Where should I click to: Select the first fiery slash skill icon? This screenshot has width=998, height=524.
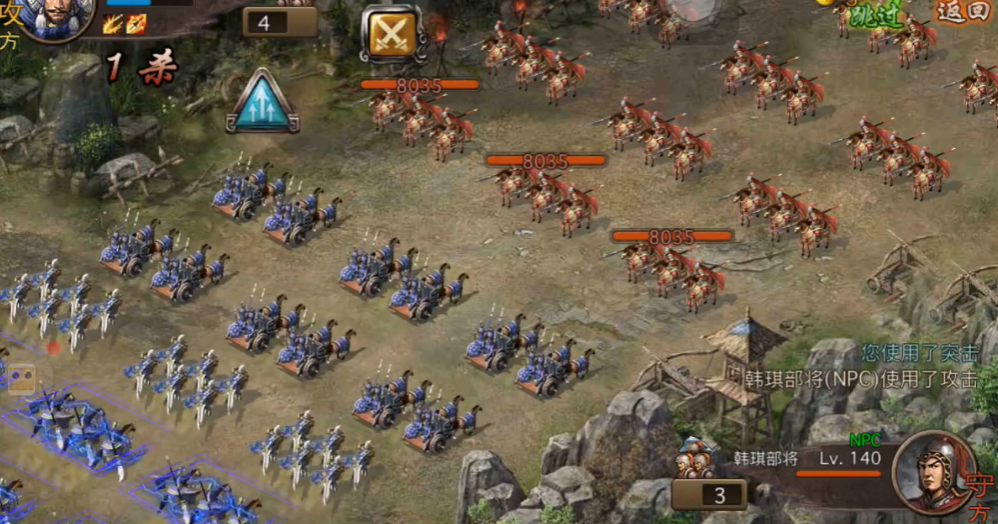(113, 24)
